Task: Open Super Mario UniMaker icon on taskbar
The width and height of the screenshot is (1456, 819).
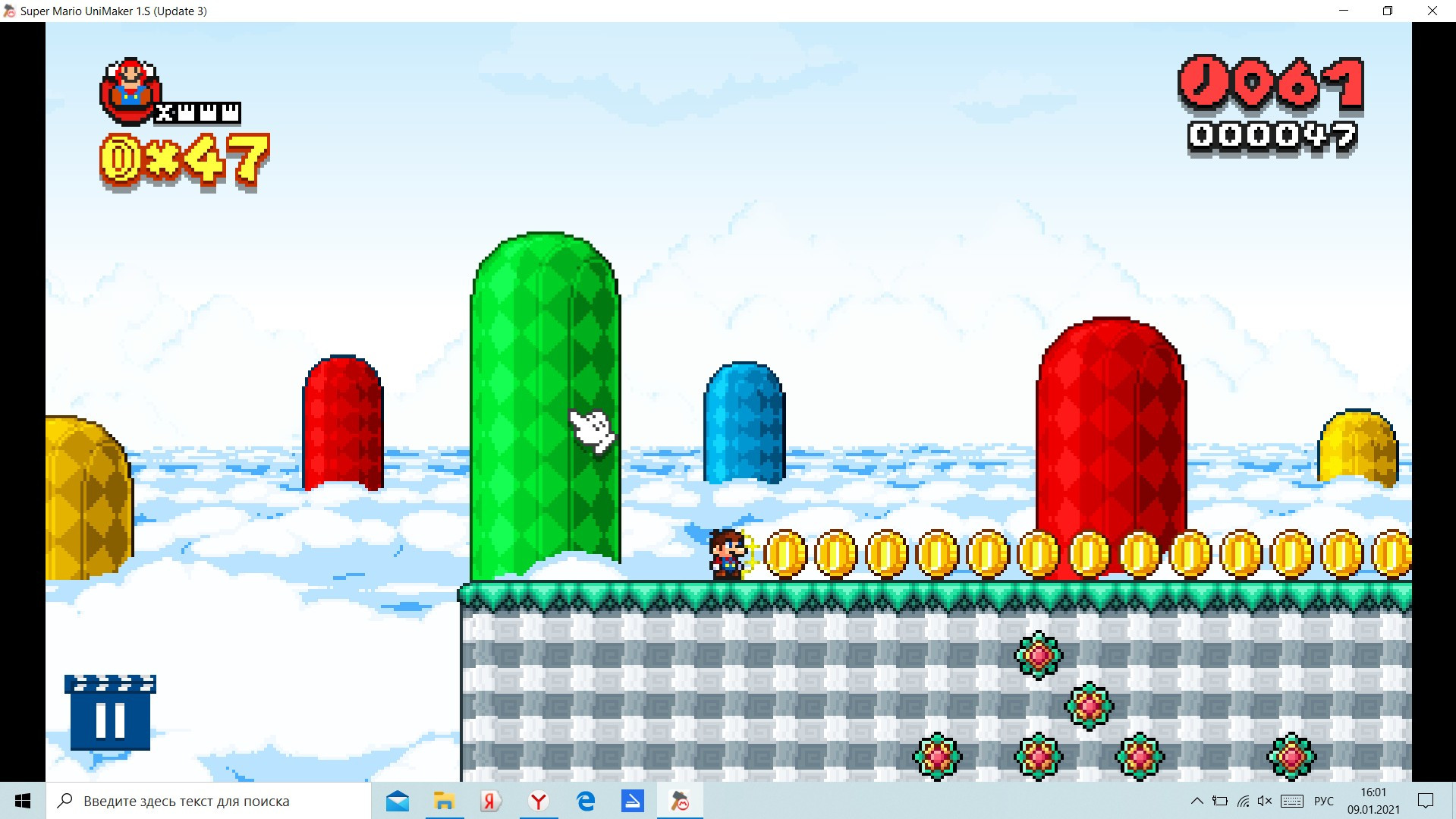Action: point(679,801)
